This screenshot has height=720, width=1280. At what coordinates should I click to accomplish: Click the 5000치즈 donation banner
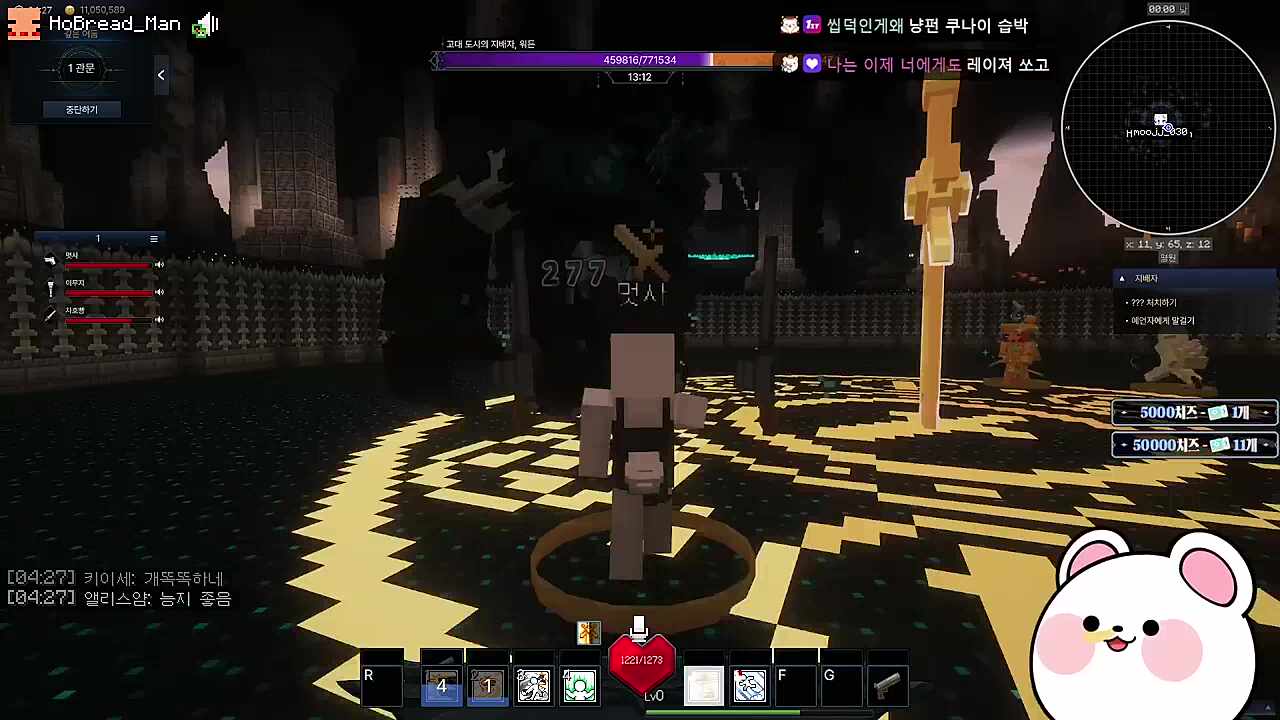coord(1193,412)
